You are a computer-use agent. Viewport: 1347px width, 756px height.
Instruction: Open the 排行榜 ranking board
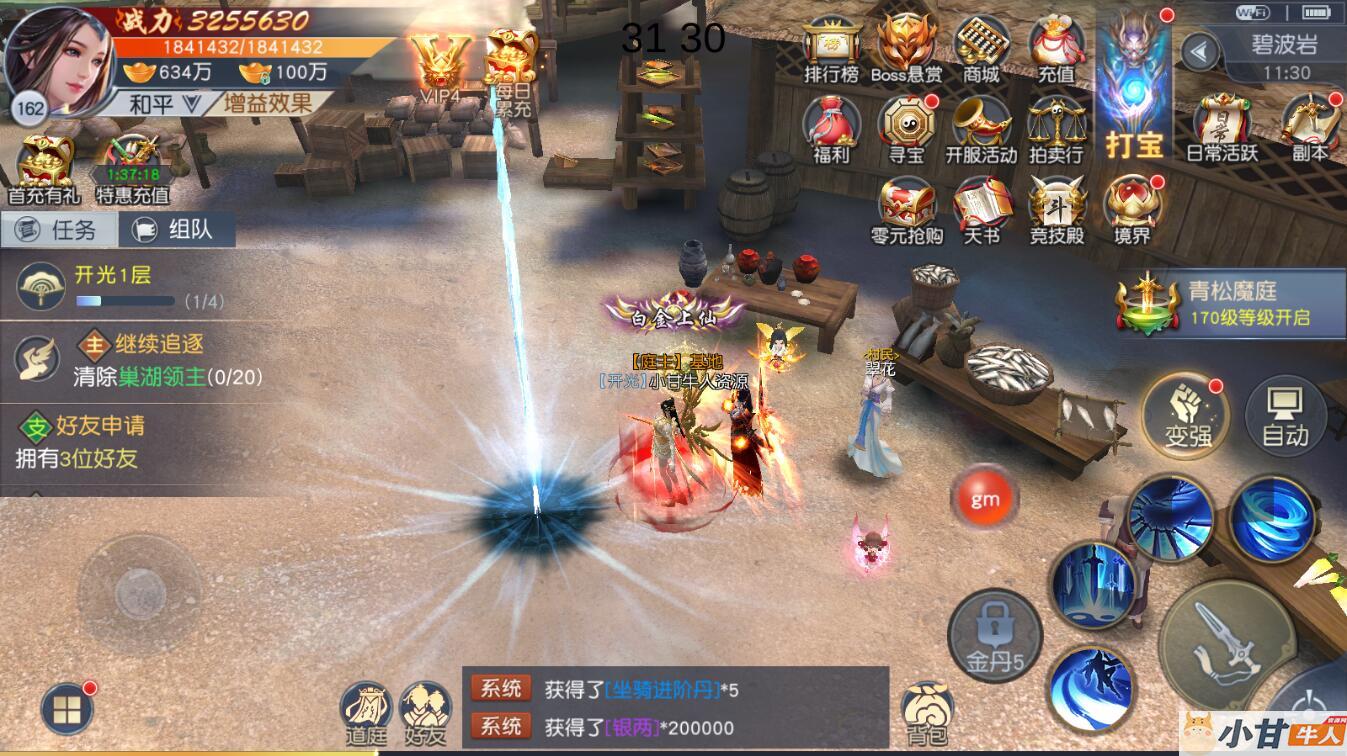[x=832, y=47]
